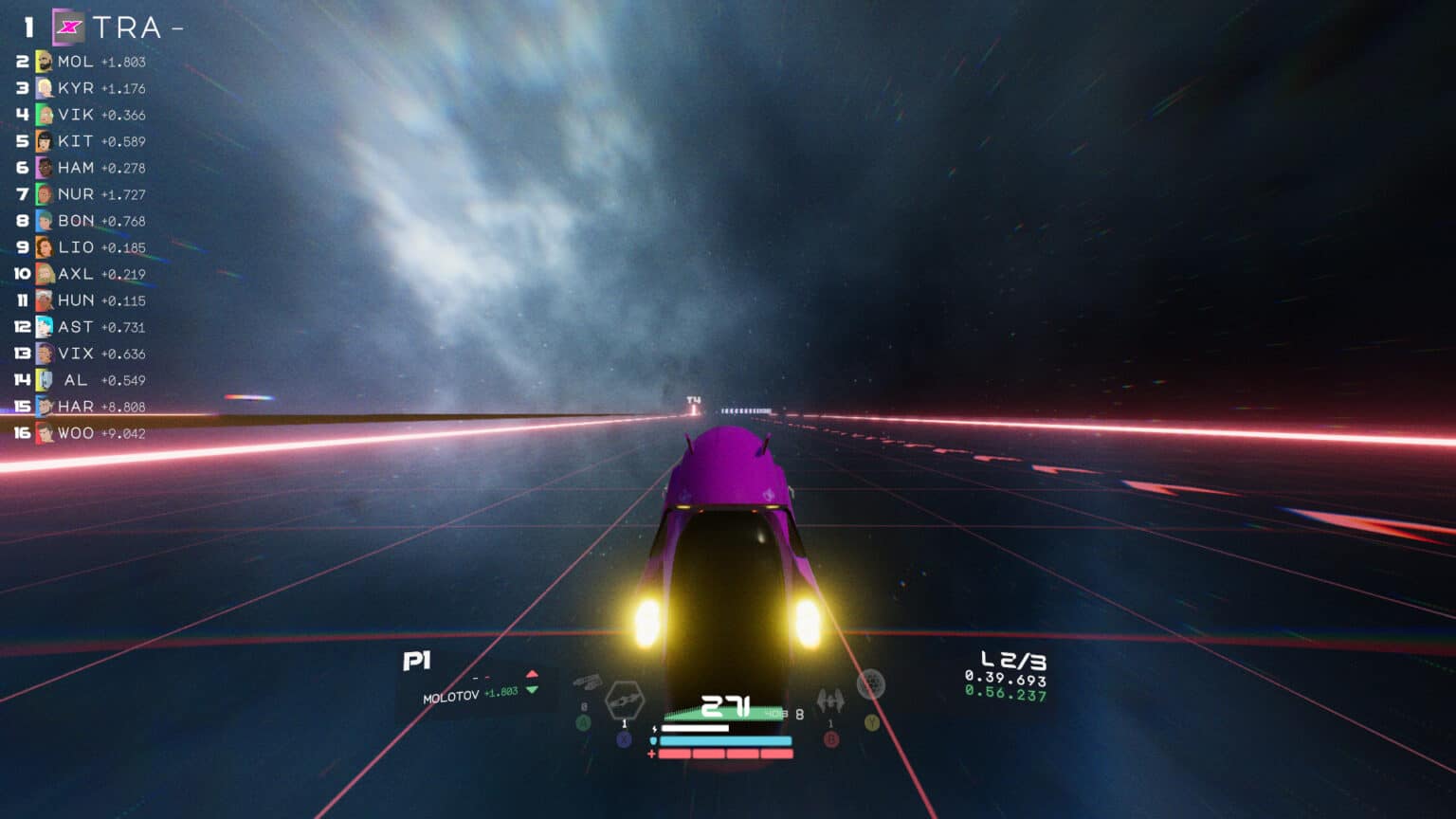Click the red plus health icon

tap(651, 754)
